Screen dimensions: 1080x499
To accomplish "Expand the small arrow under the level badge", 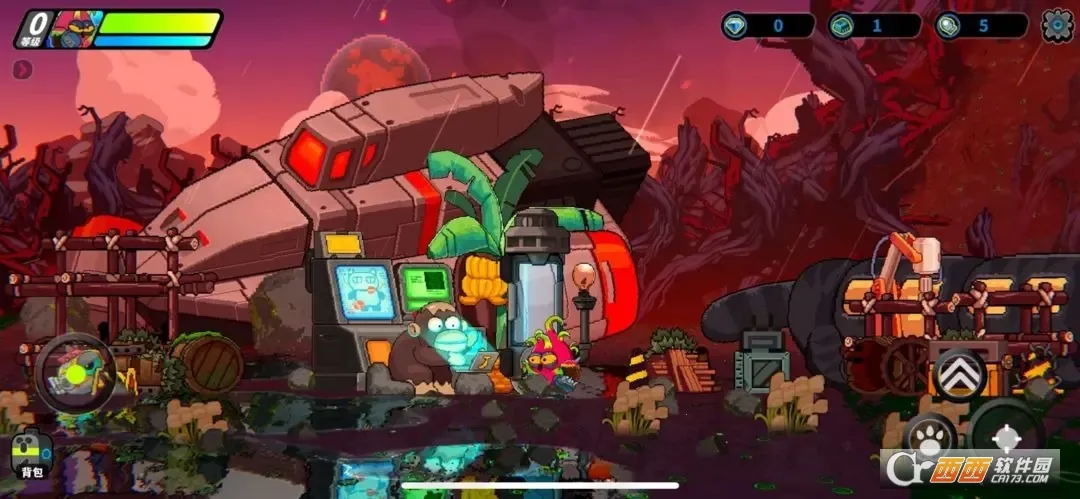I will [x=23, y=70].
